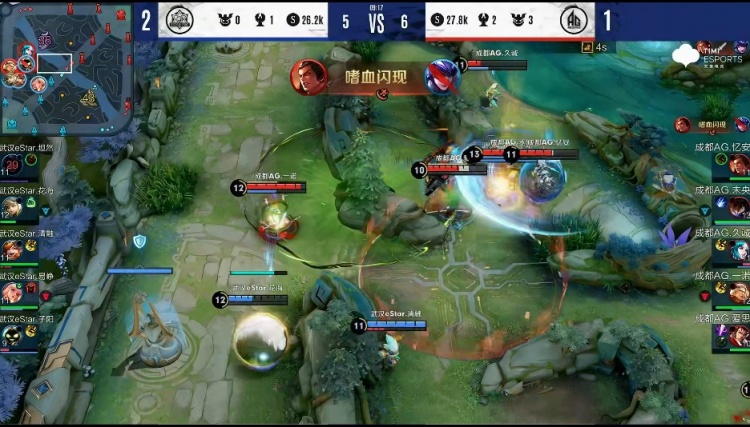Pick eStar player 子阳's portrait
The image size is (750, 427).
12,335
